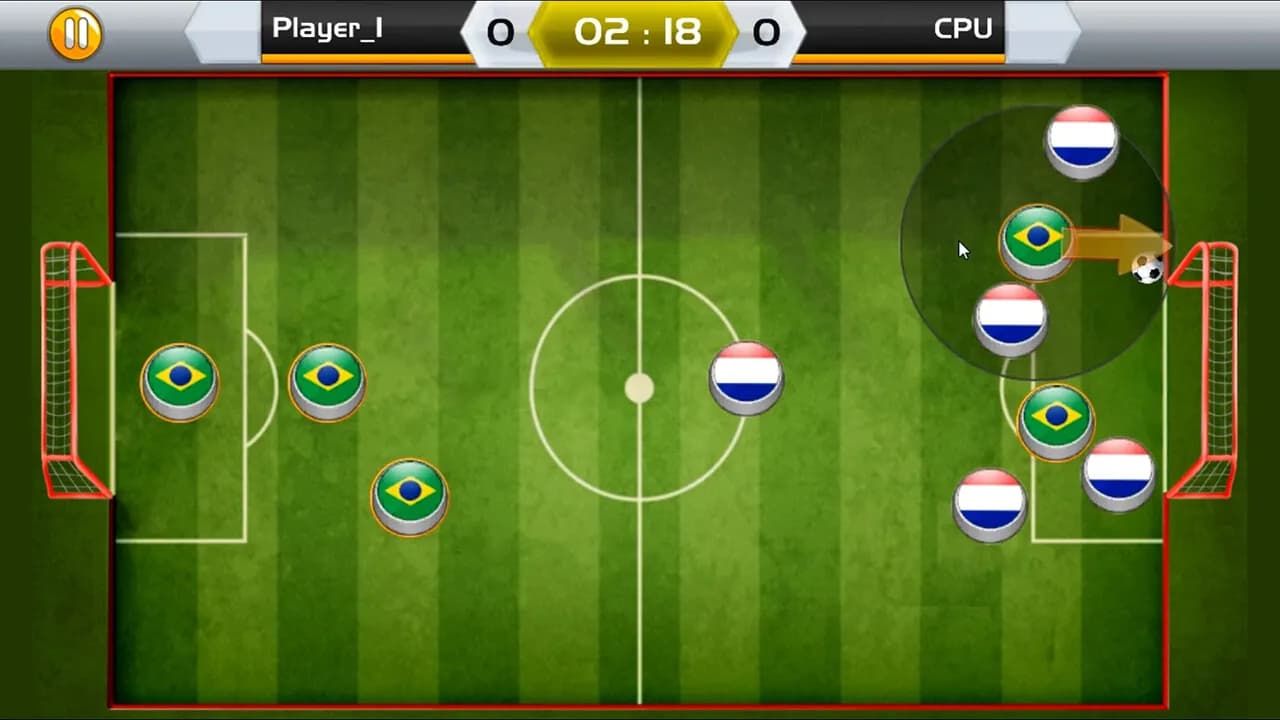This screenshot has width=1280, height=720.
Task: Select the currently aimed Brazil disc on the right
Action: click(x=1036, y=238)
